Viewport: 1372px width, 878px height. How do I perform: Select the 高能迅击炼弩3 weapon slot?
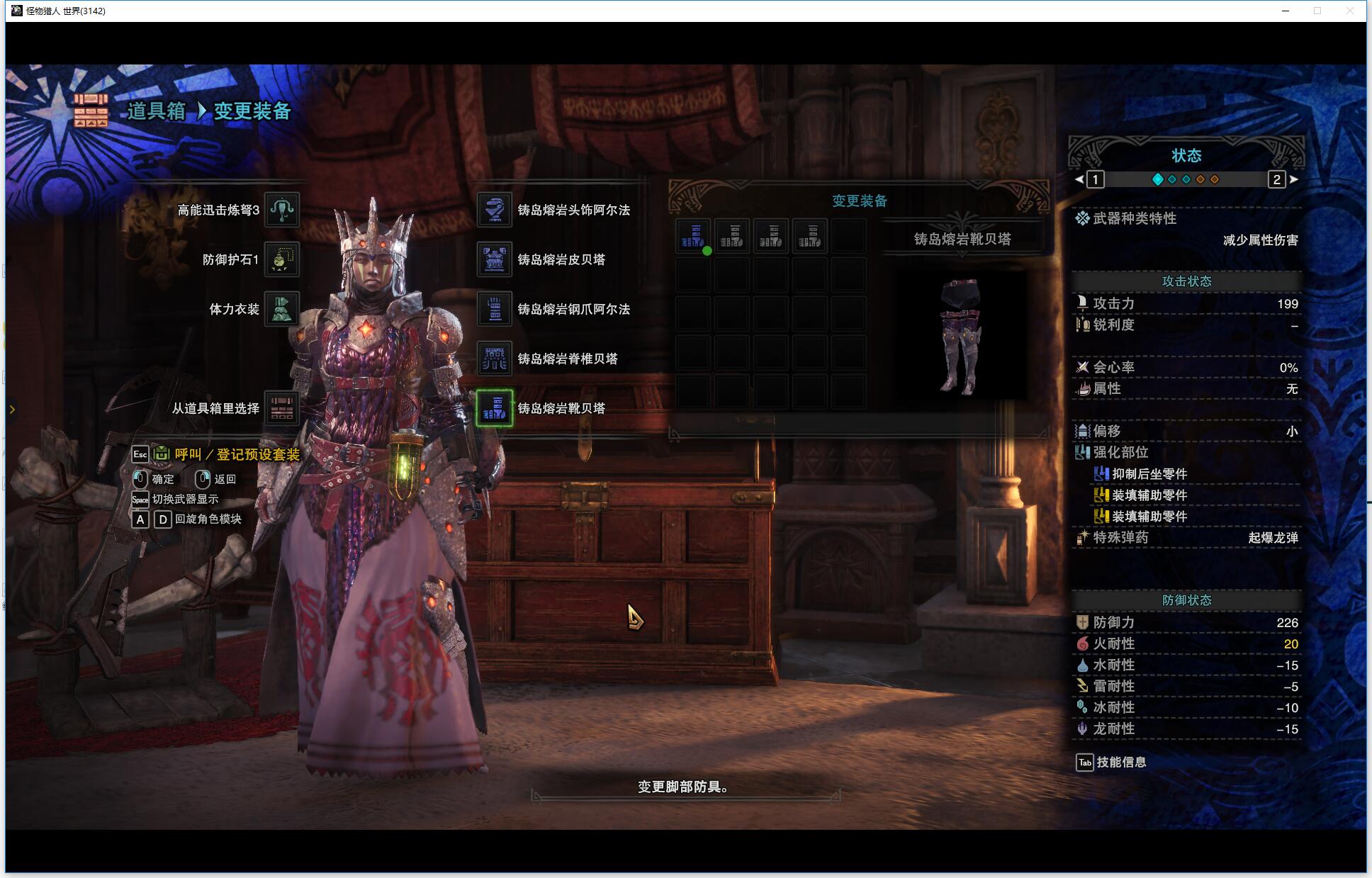pos(281,210)
